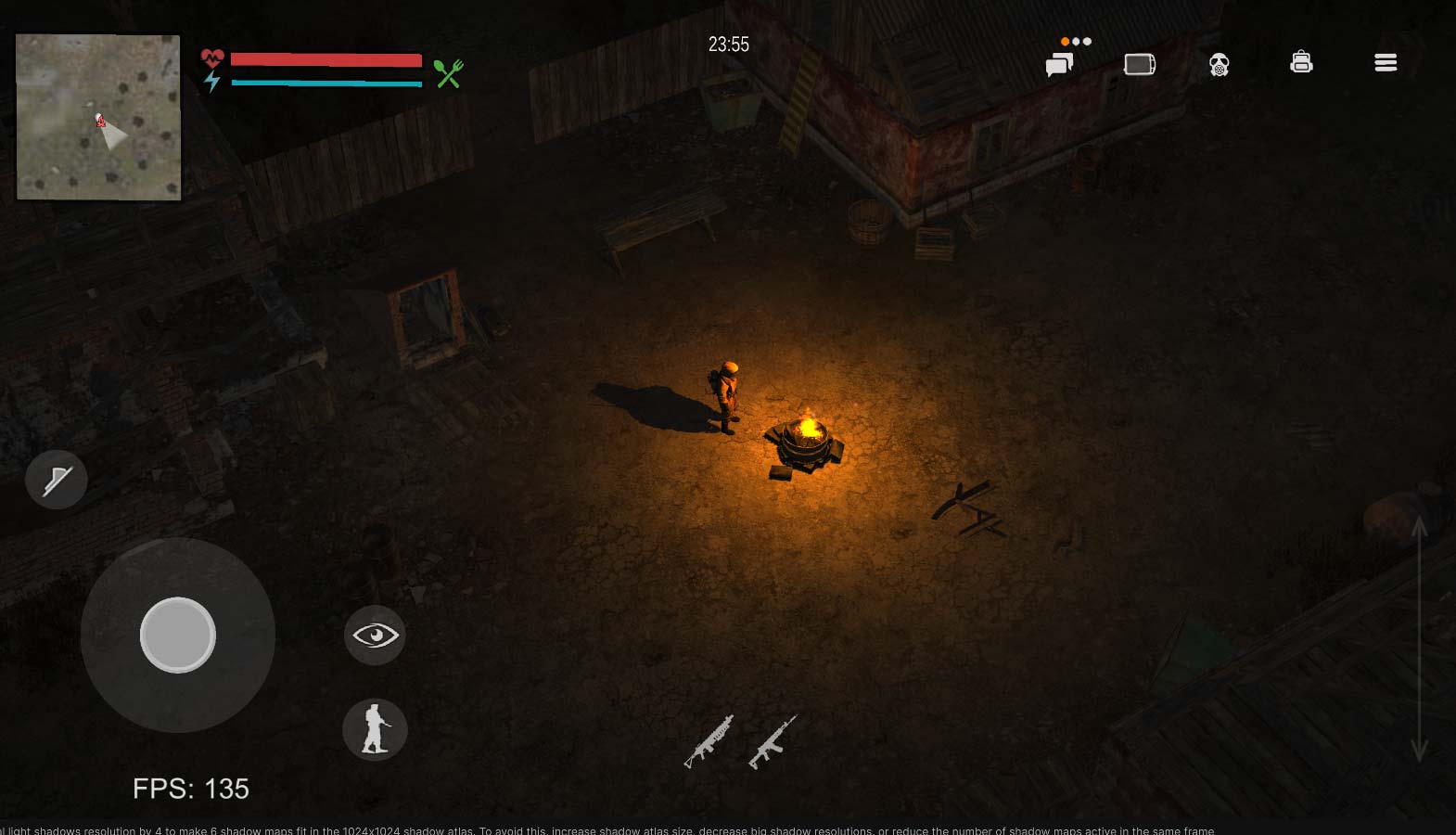Click the vertical double-arrow zoom control

coord(1418,638)
